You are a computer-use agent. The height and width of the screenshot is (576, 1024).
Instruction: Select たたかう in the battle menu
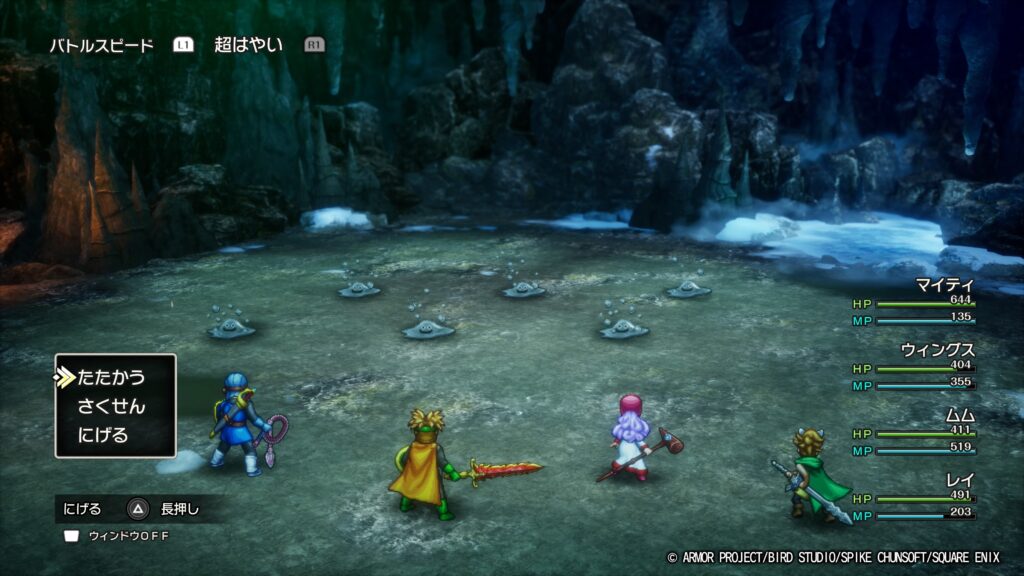[111, 377]
